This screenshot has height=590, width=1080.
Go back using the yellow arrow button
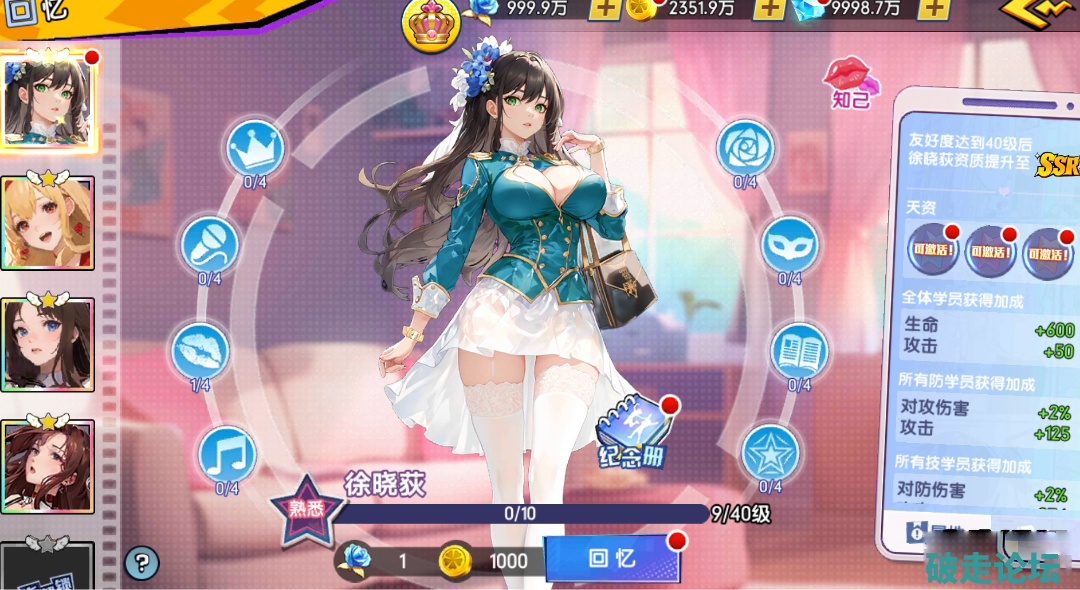coord(1040,12)
